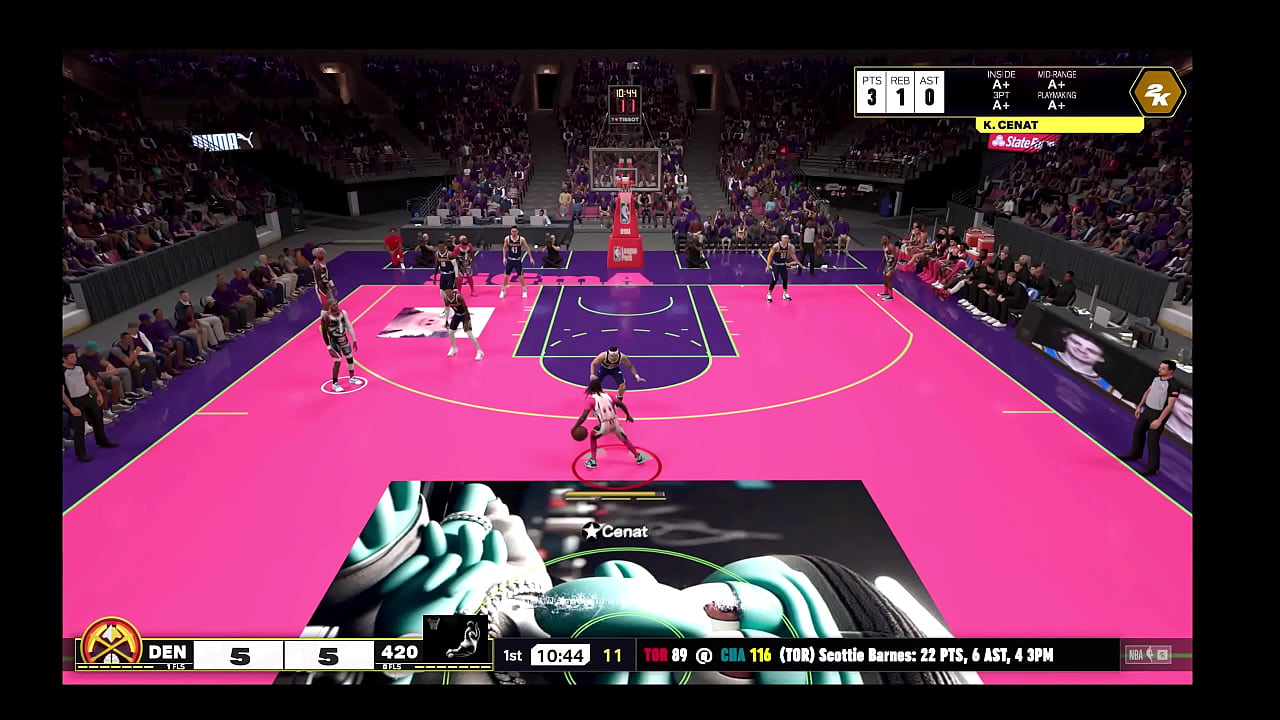
Task: Select the DEN team tab on the scoreboard
Action: [170, 651]
